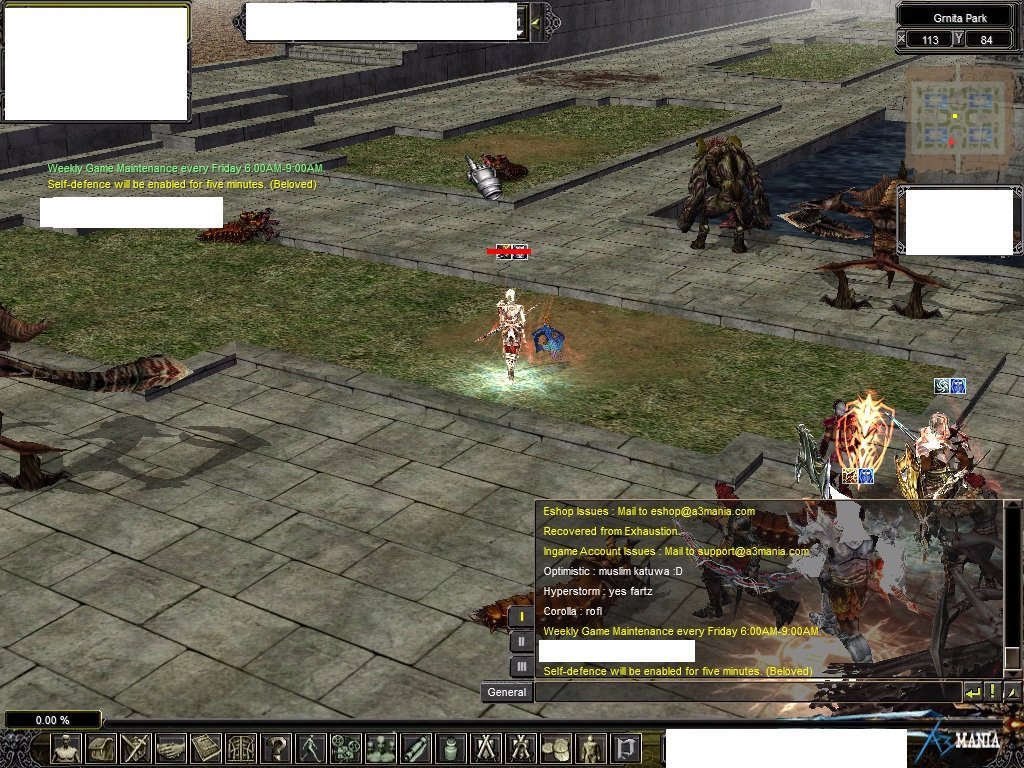Click the handshake icon in the toolbar
1024x768 pixels.
click(171, 747)
